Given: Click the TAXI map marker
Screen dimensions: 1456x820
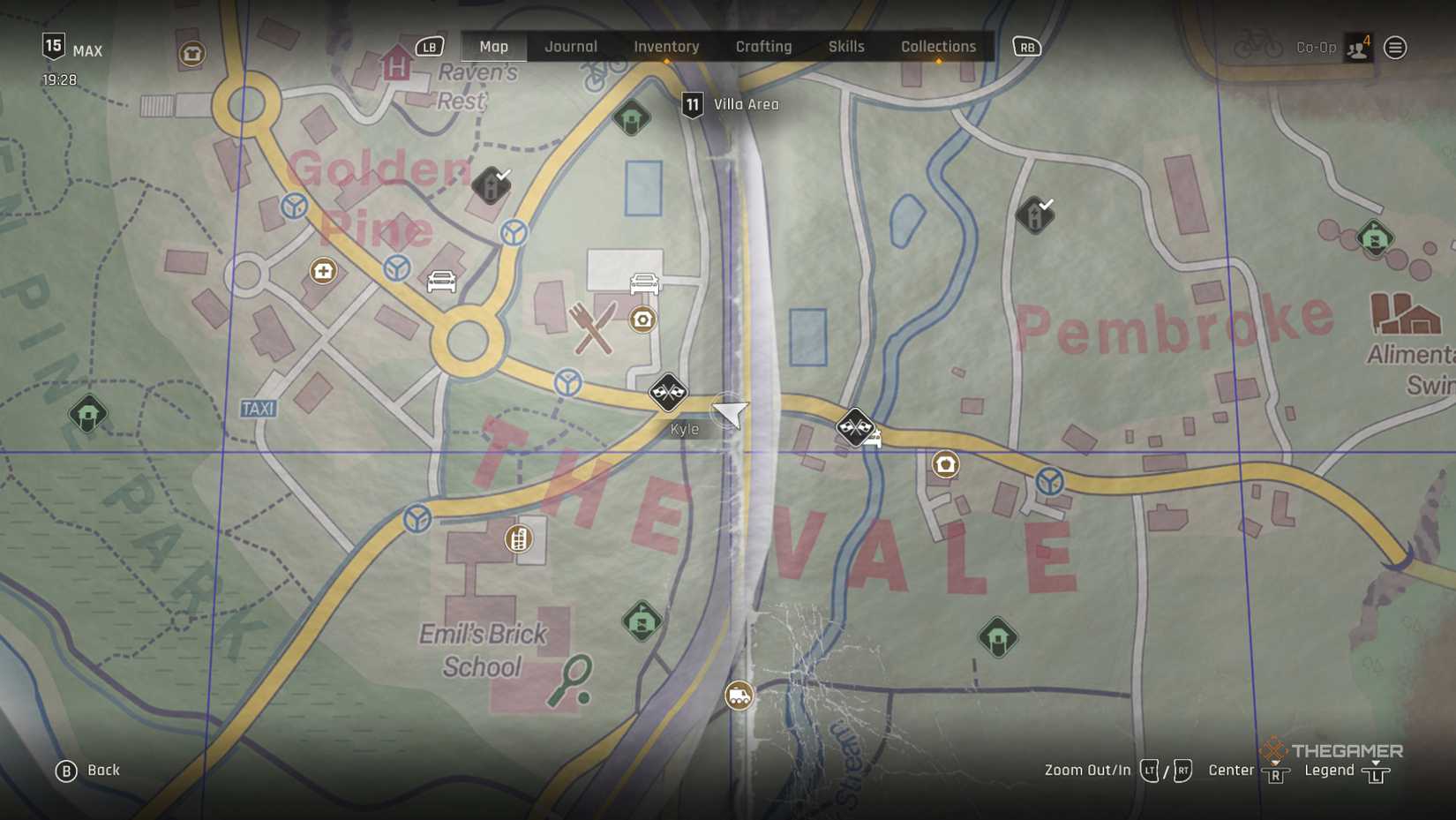Looking at the screenshot, I should click(259, 409).
